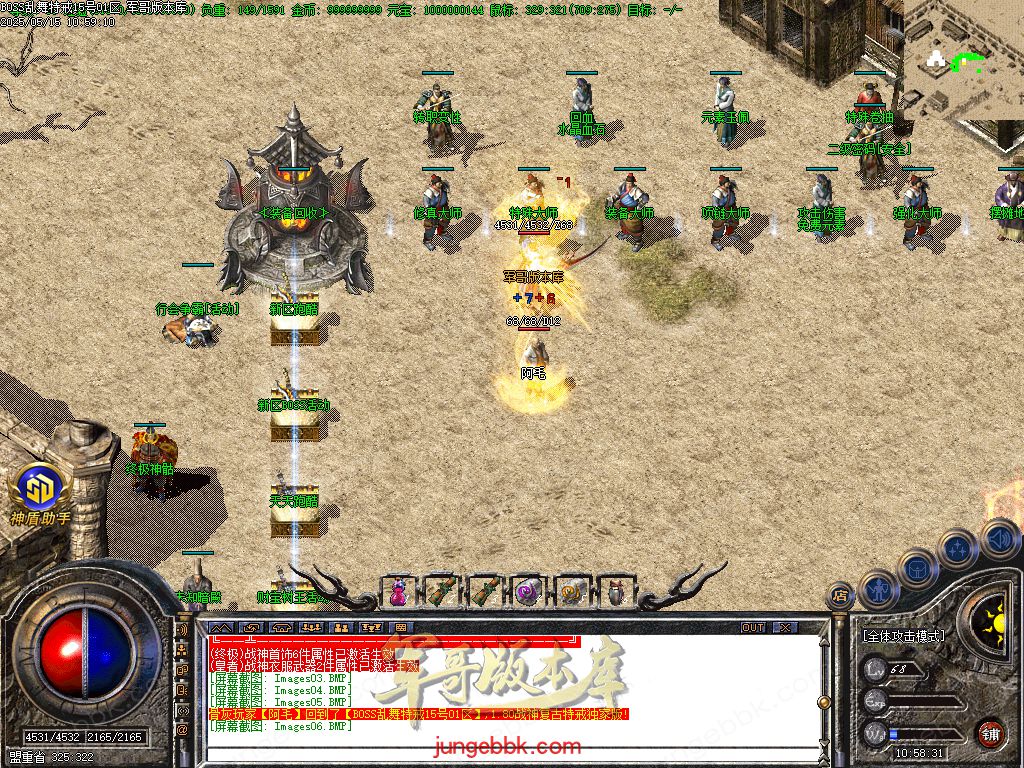The height and width of the screenshot is (768, 1024).
Task: Switch the 全体攻击模式 attack mode label
Action: tap(903, 635)
